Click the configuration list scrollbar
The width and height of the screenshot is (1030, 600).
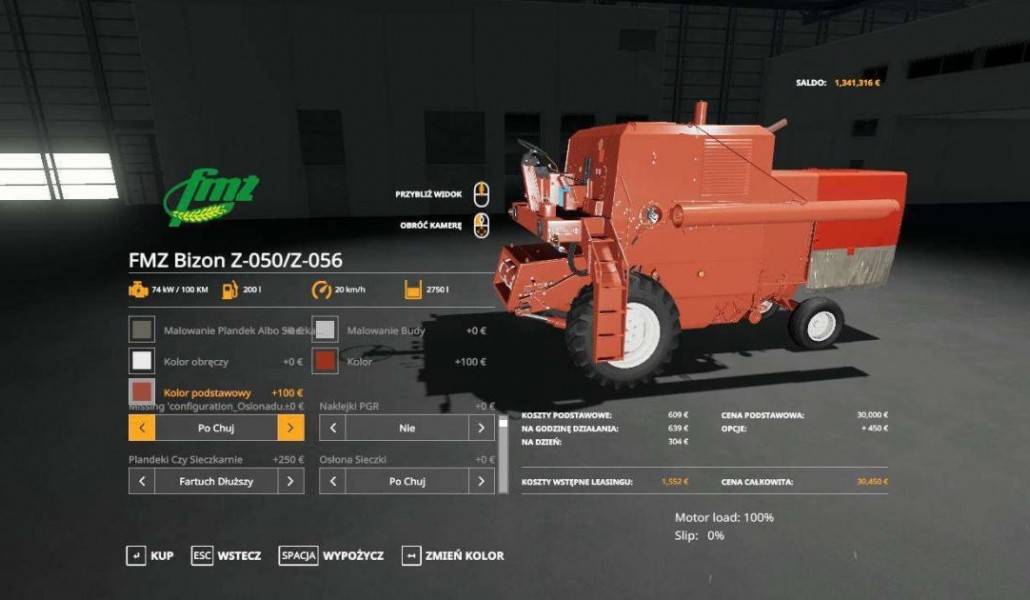(503, 450)
